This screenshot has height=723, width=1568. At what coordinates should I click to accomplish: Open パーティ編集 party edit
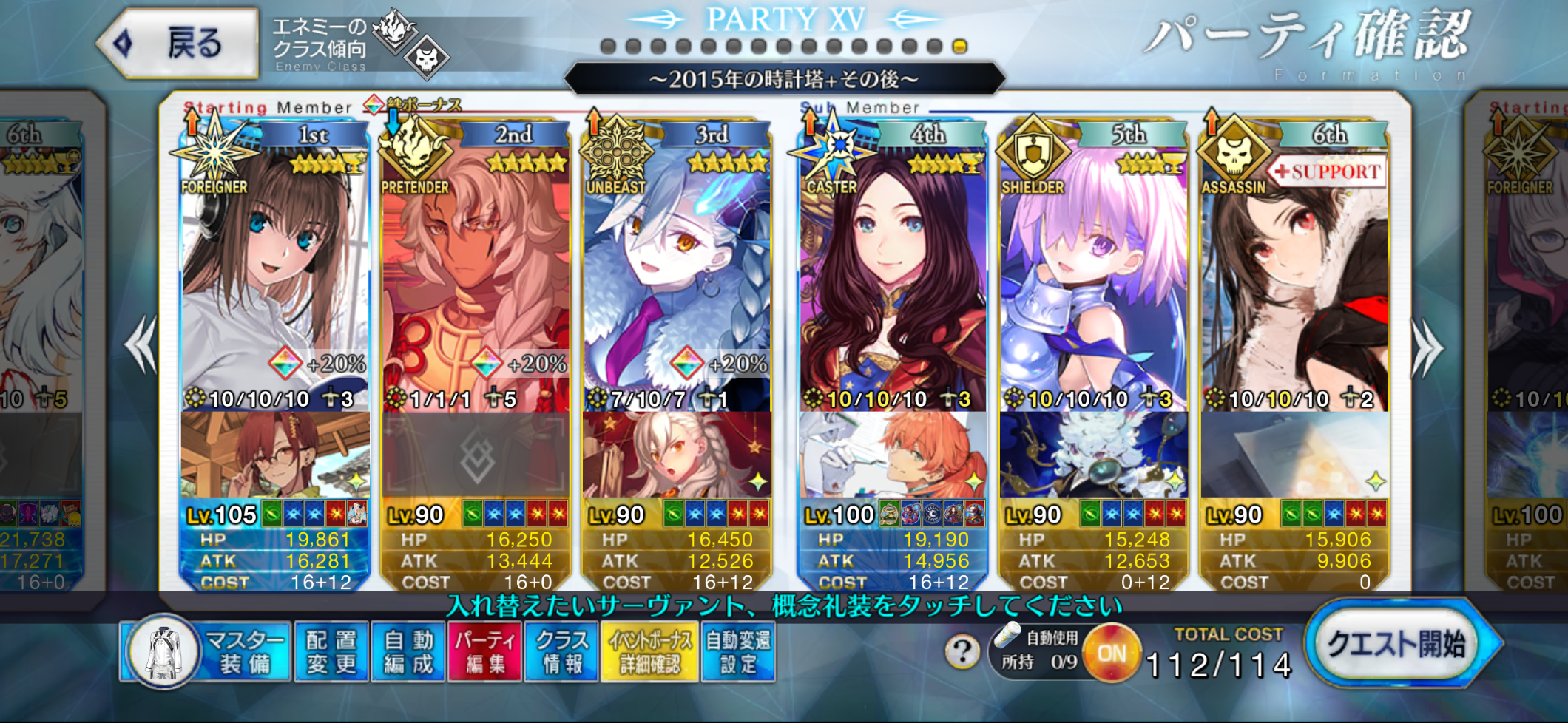[486, 652]
